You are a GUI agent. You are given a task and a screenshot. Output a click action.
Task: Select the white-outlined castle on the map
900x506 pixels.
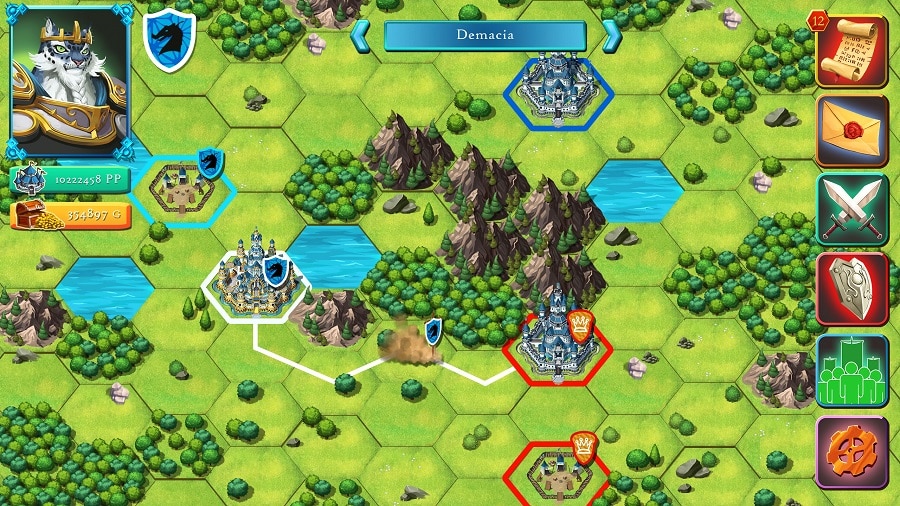click(x=255, y=282)
